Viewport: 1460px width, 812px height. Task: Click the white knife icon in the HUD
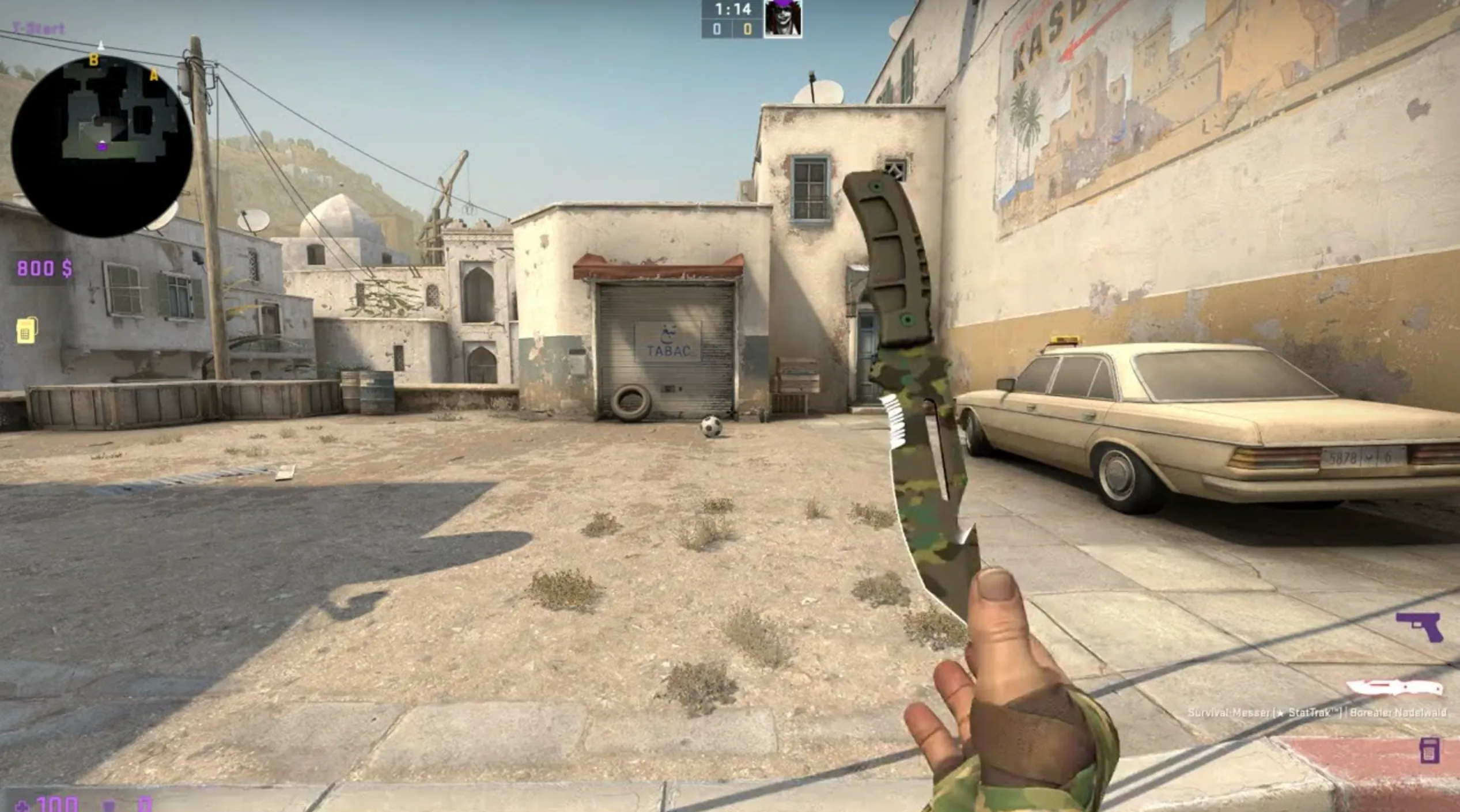click(x=1398, y=688)
